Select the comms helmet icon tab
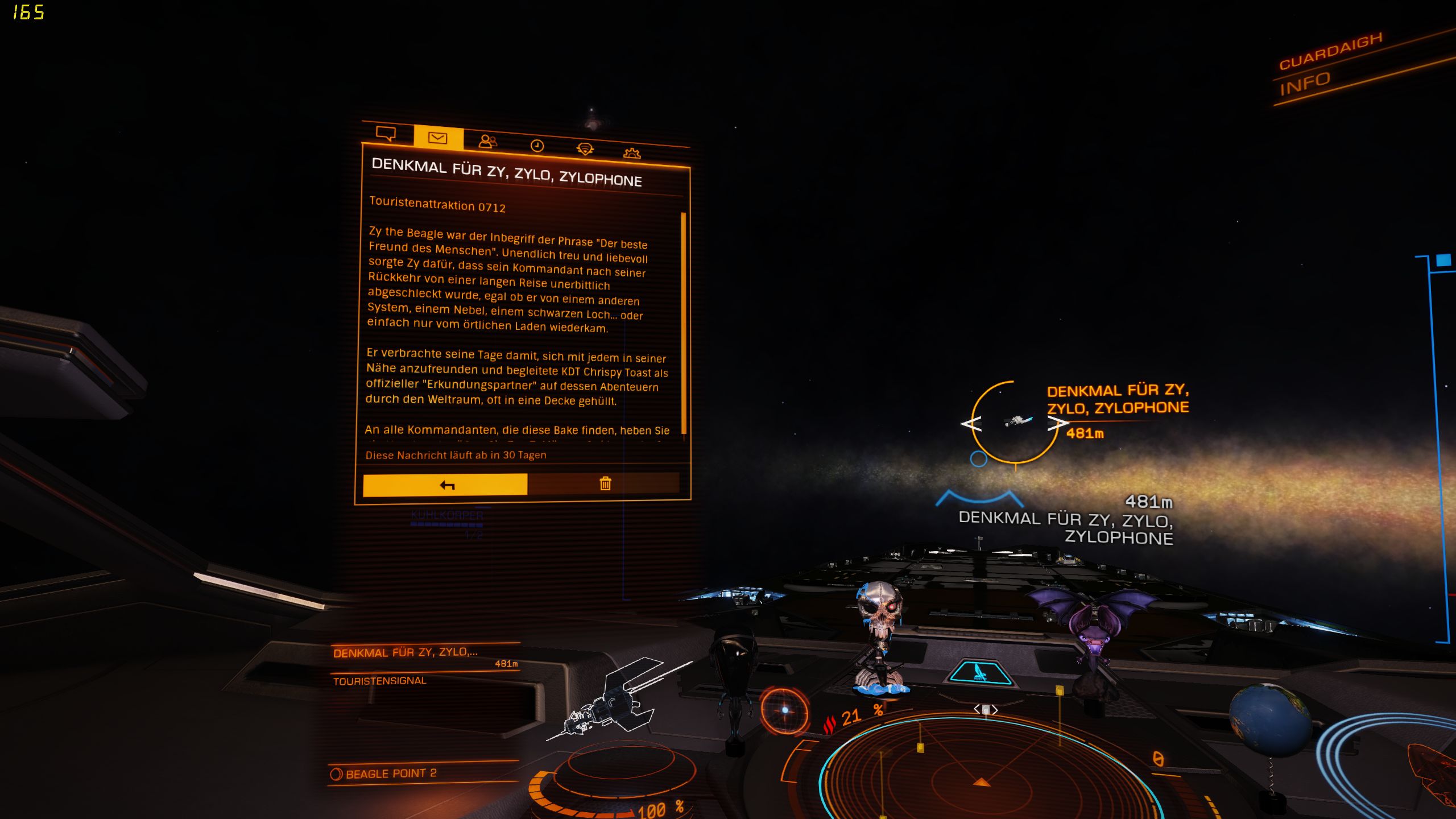 pos(585,149)
